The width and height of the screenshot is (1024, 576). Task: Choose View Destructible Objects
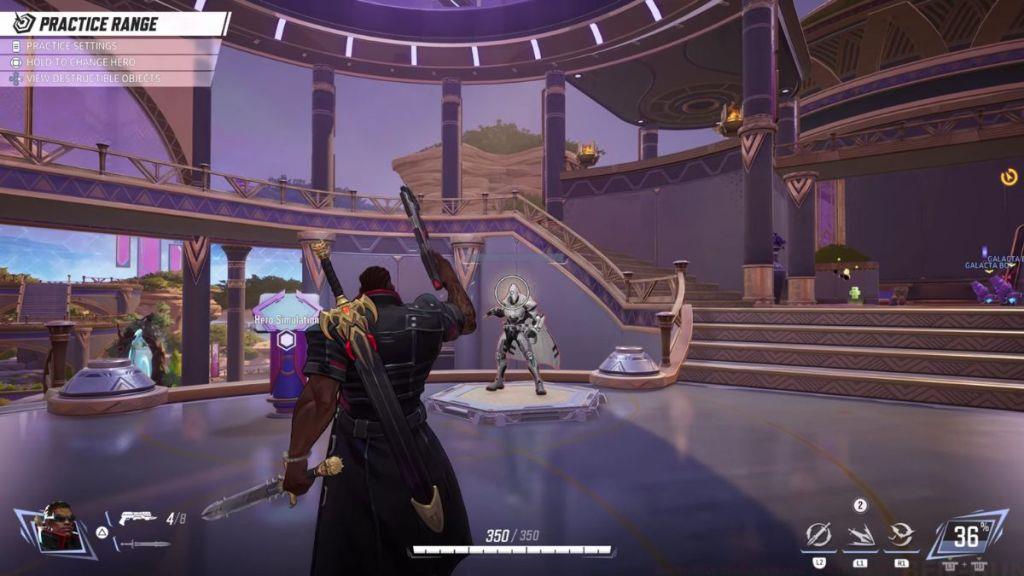(92, 78)
